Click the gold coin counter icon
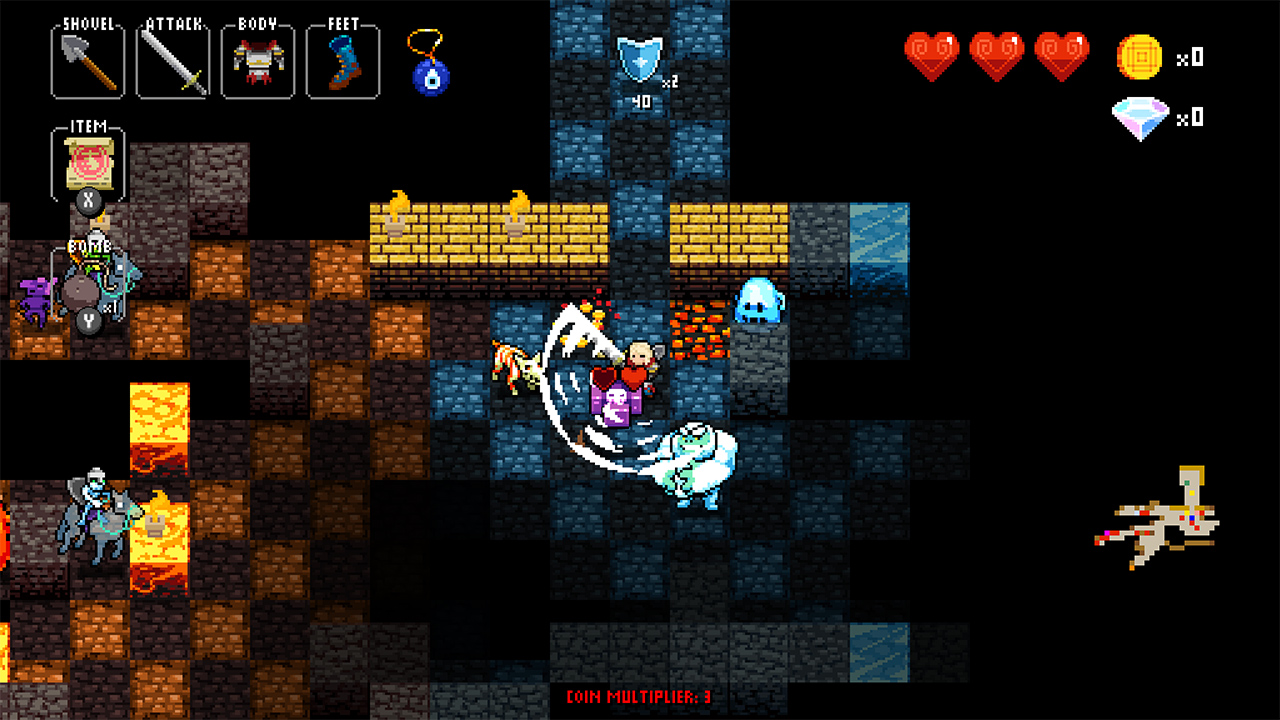Image resolution: width=1280 pixels, height=720 pixels. click(1138, 57)
